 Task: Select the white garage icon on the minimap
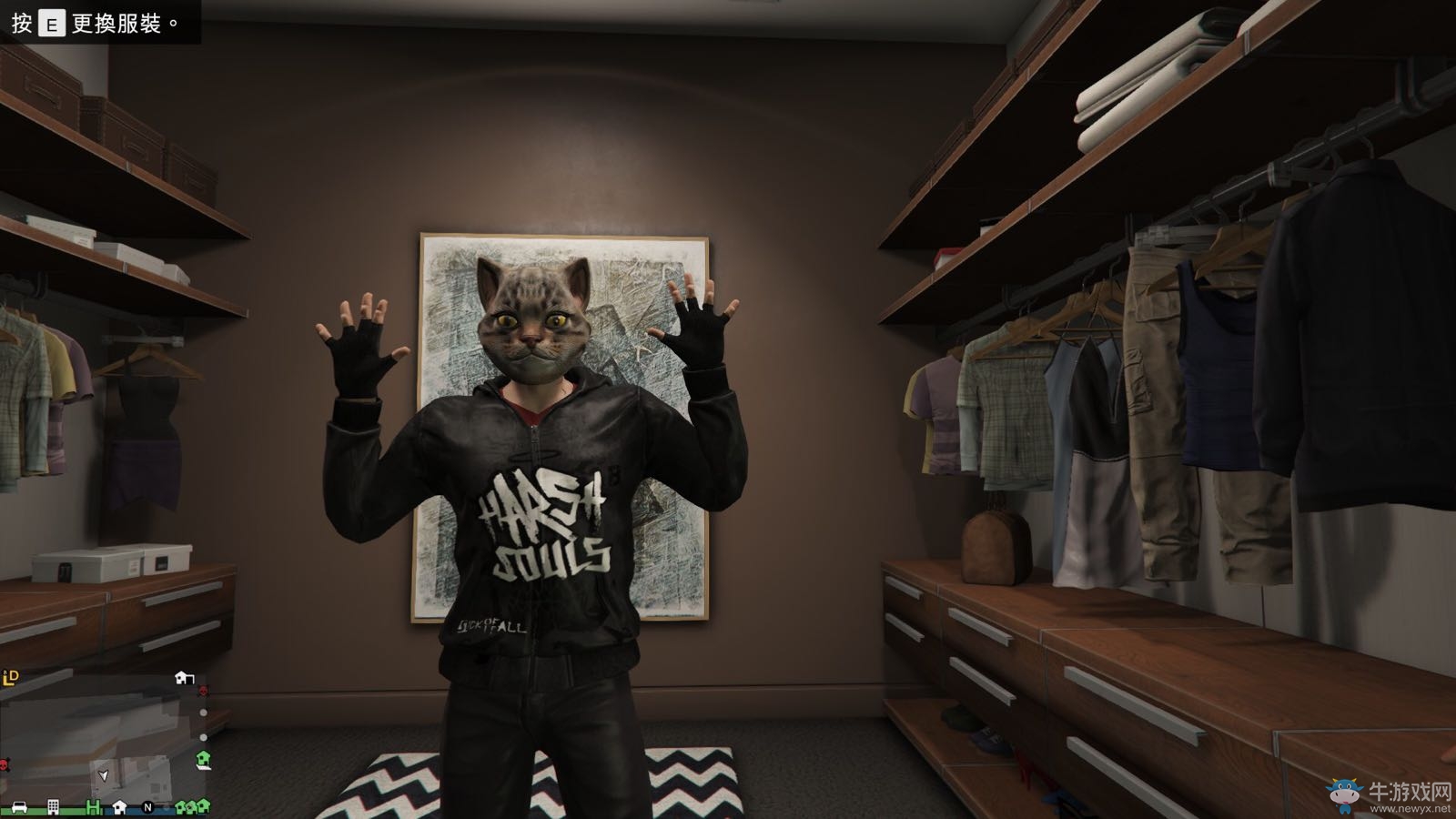point(184,677)
